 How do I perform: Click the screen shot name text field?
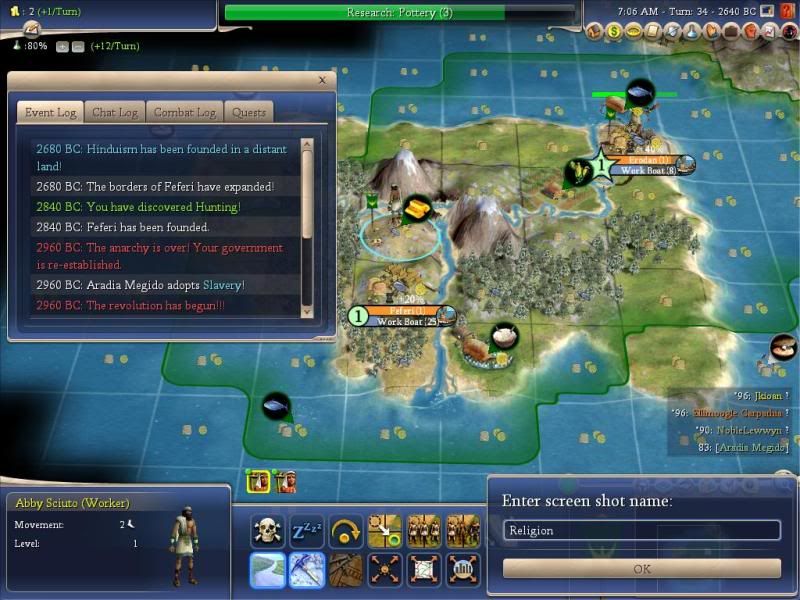click(642, 531)
